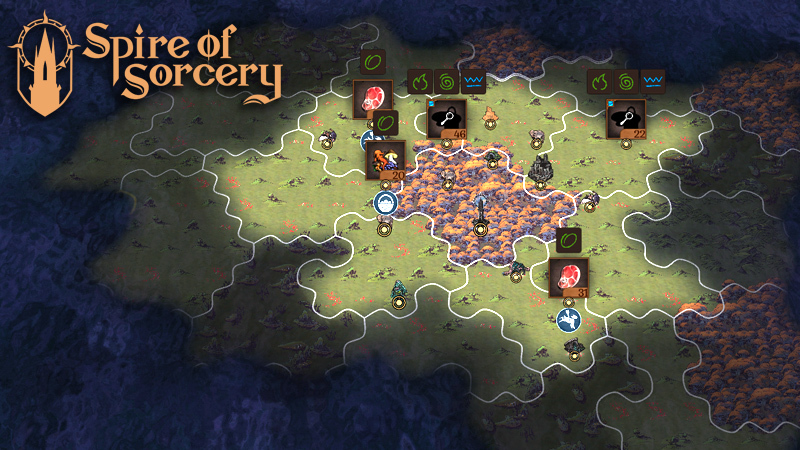800x450 pixels.
Task: Select the flame icon above tile 22
Action: [600, 80]
